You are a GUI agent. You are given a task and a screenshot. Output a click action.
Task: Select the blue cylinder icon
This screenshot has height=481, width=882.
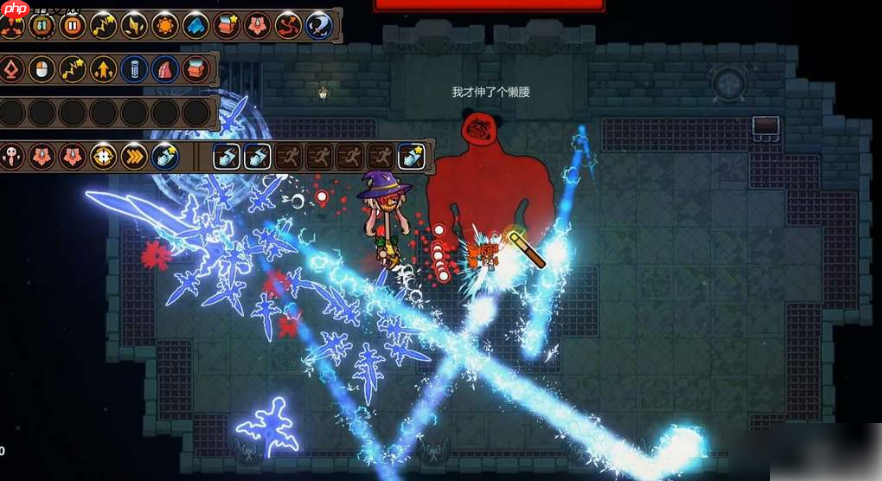tap(134, 69)
